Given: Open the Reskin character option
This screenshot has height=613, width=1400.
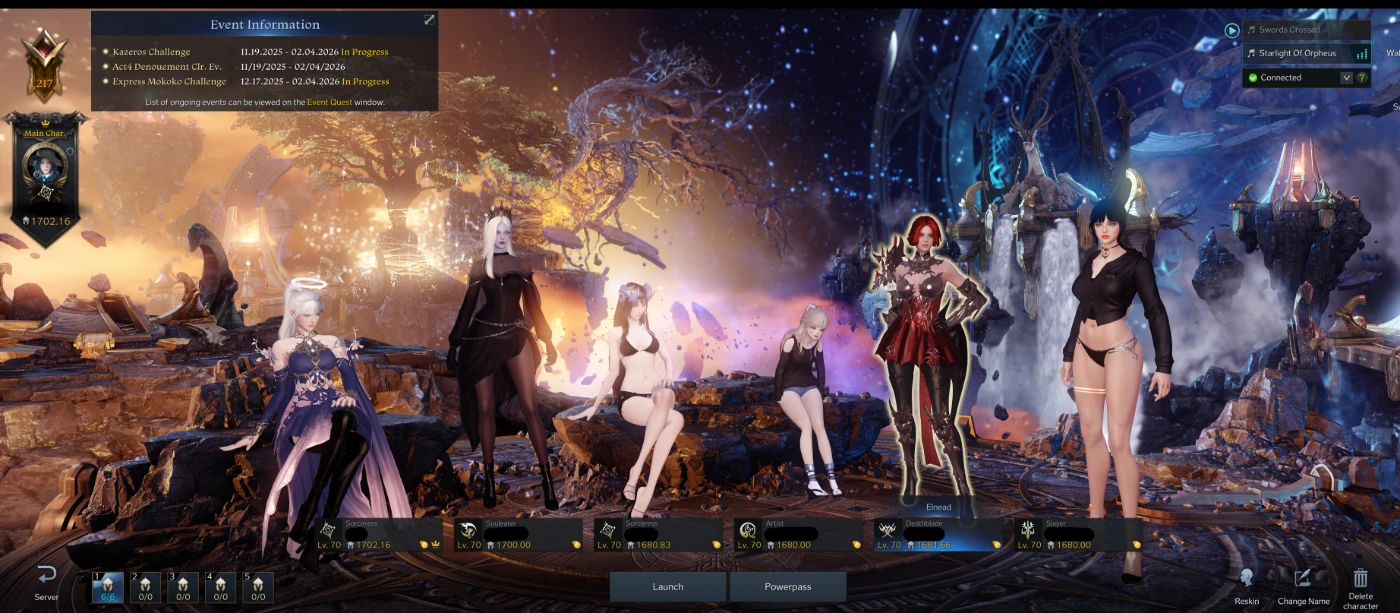Looking at the screenshot, I should tap(1246, 585).
